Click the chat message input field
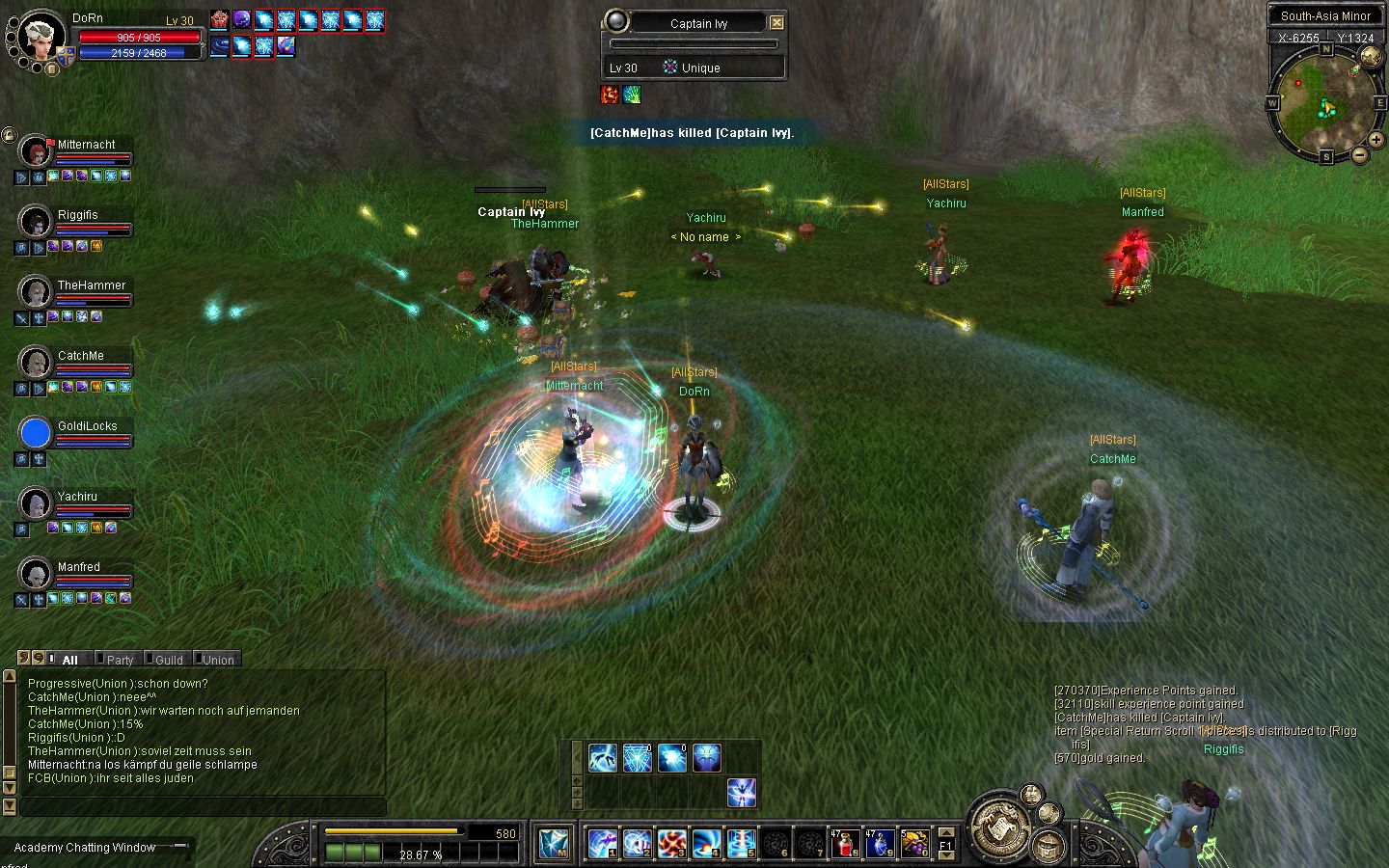This screenshot has height=868, width=1389. click(203, 806)
